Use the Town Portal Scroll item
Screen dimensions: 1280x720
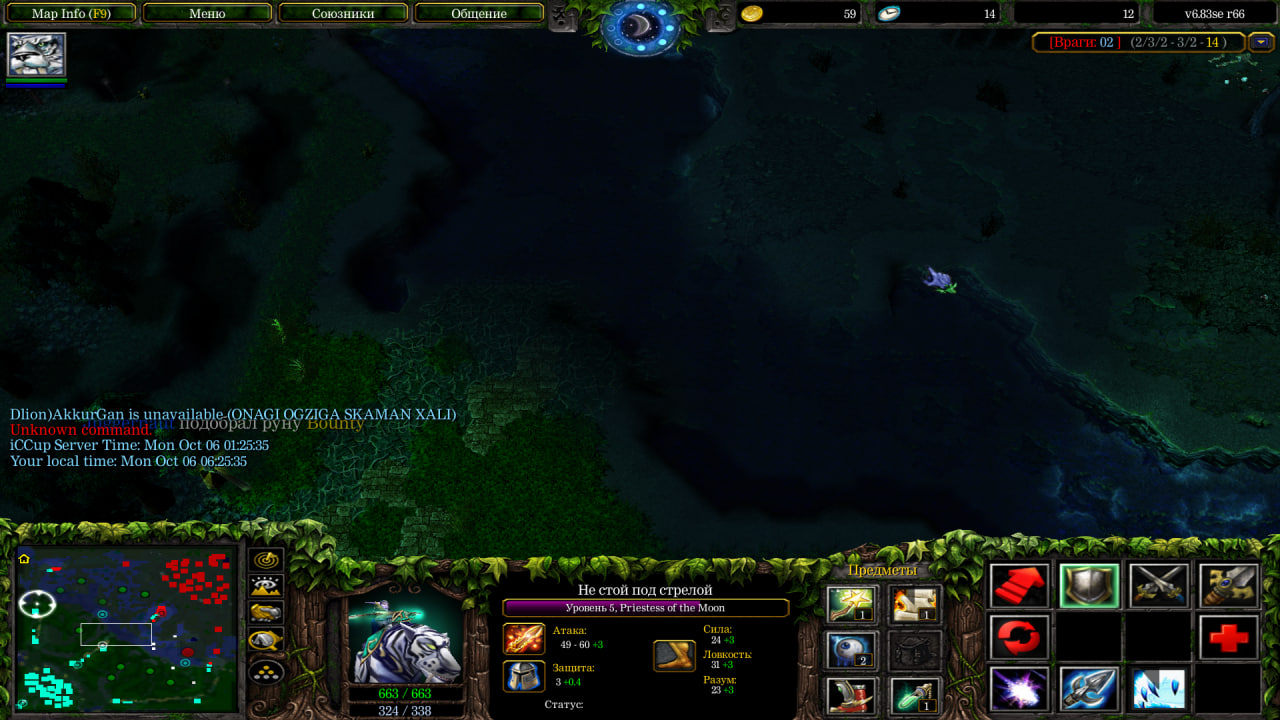click(914, 604)
